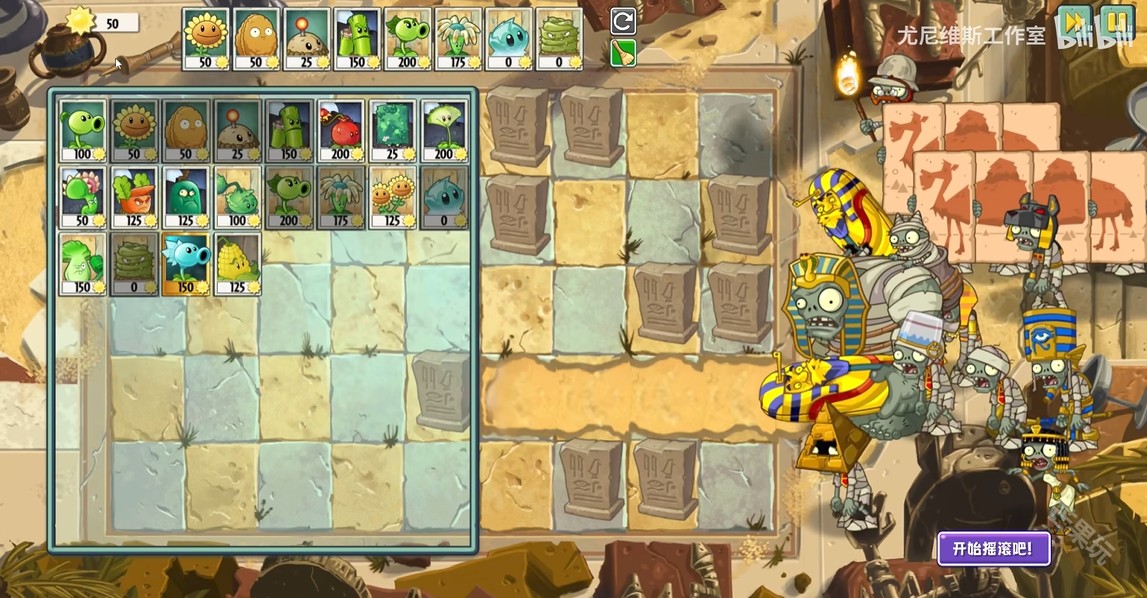
Task: Select the Kernel-pult corn seed card
Action: pos(237,264)
